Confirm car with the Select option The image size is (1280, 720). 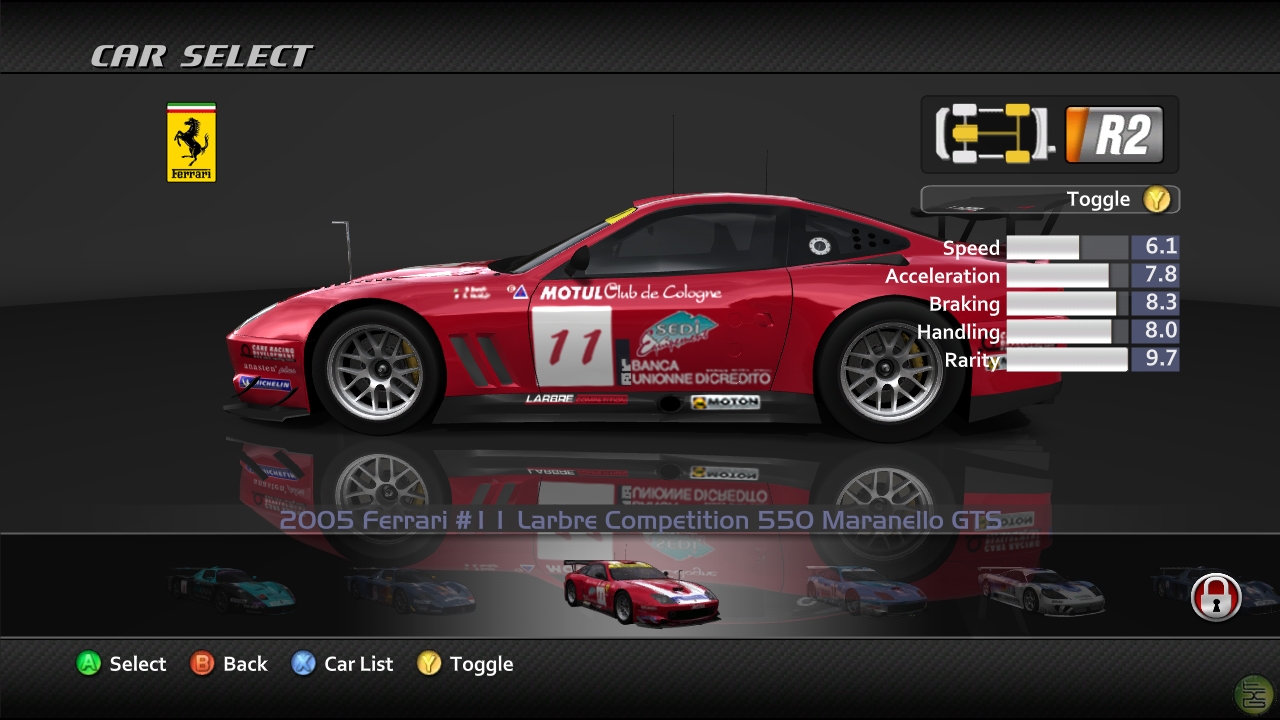pyautogui.click(x=121, y=664)
